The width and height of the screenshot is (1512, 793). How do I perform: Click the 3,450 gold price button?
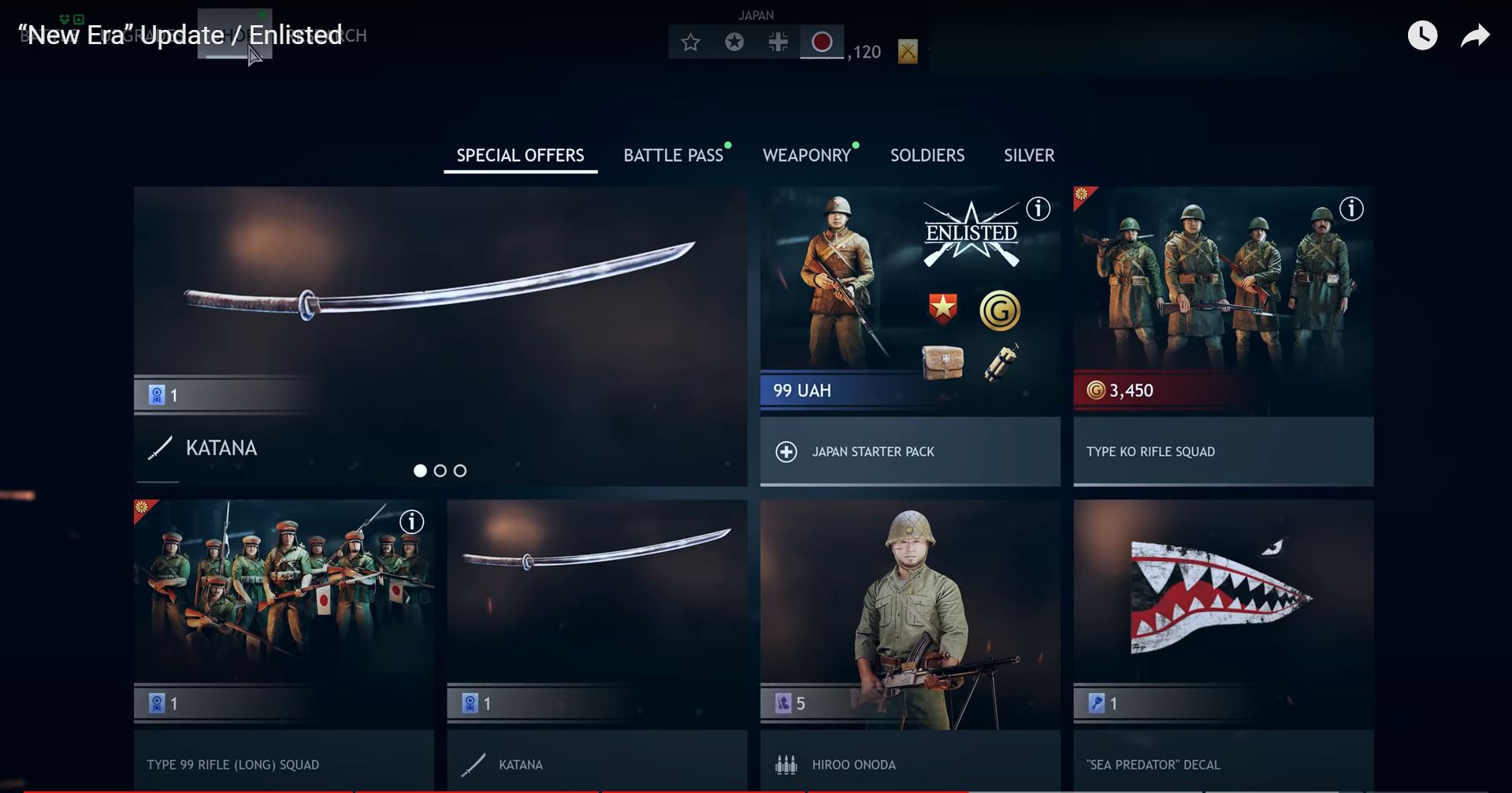[x=1223, y=390]
